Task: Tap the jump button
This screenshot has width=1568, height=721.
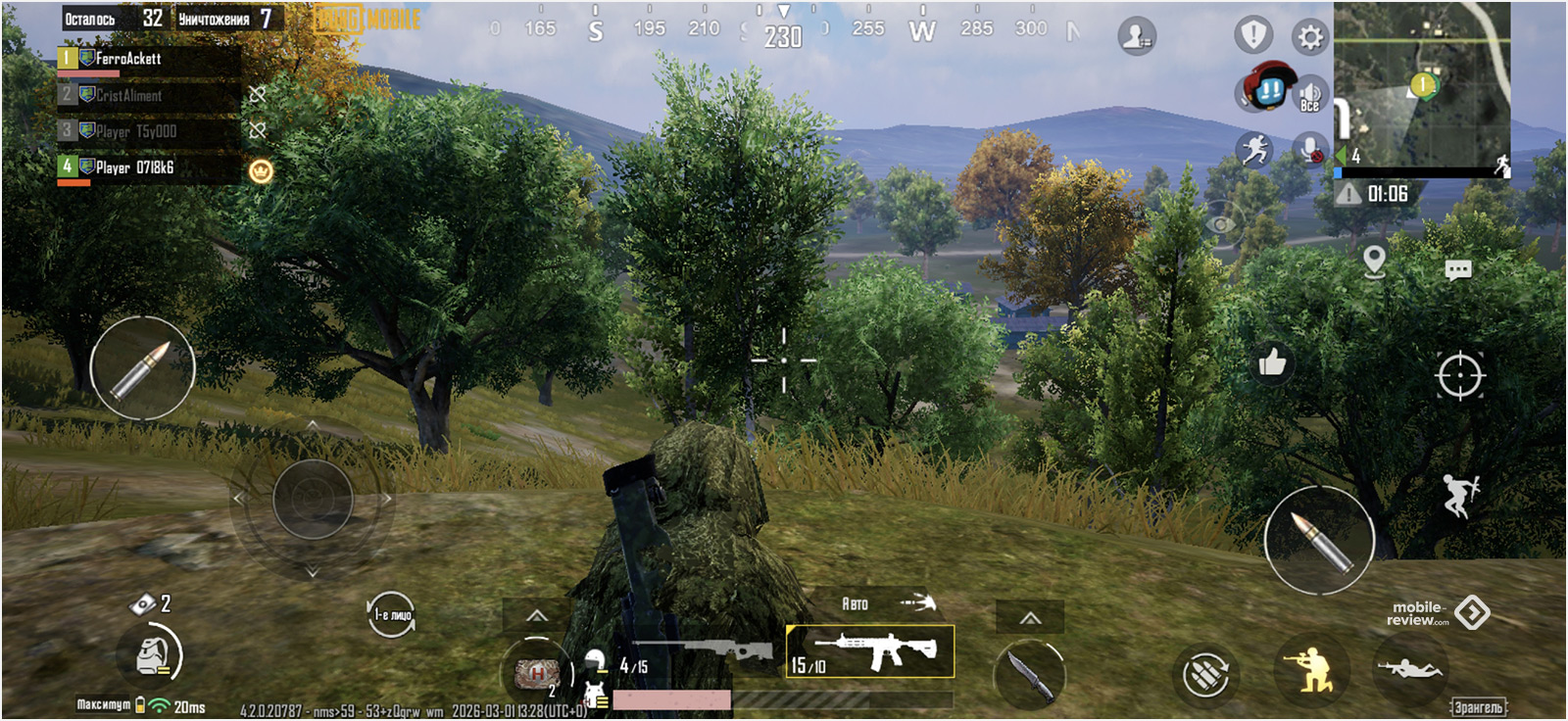Action: tap(1459, 495)
